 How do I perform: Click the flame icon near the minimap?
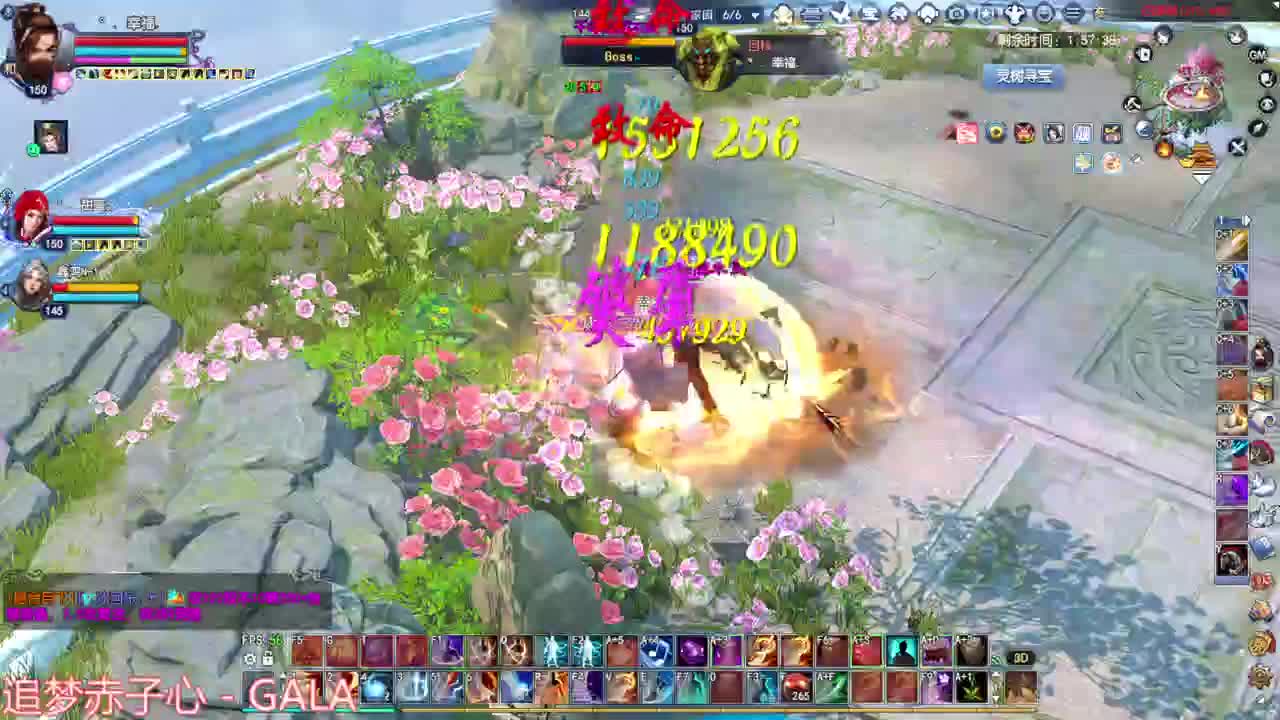pyautogui.click(x=1164, y=149)
